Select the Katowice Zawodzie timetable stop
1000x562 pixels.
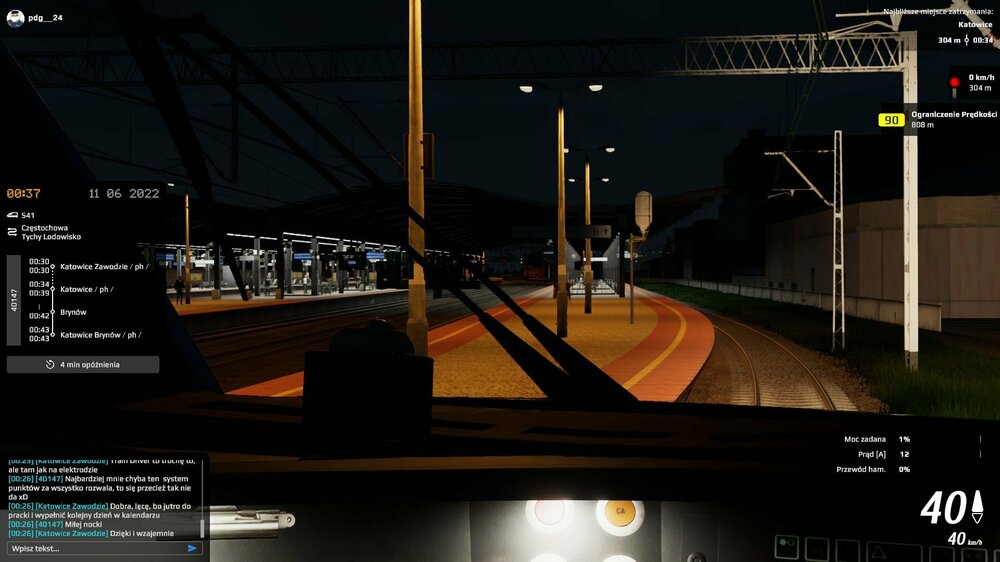tap(103, 267)
